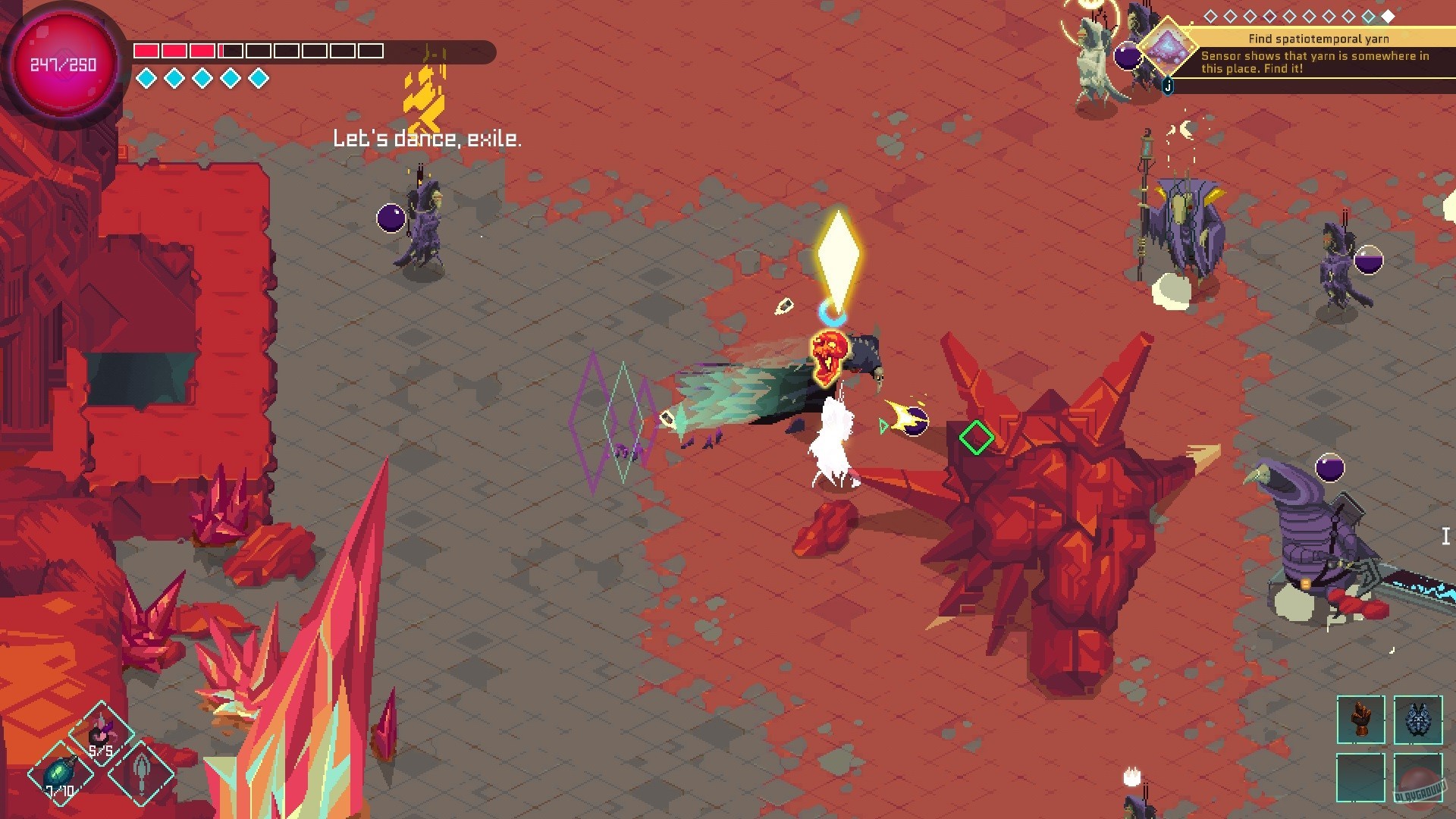Screen dimensions: 1456x819
Task: Toggle the highlighted cyan diamond in the top-right row
Action: tap(1367, 15)
